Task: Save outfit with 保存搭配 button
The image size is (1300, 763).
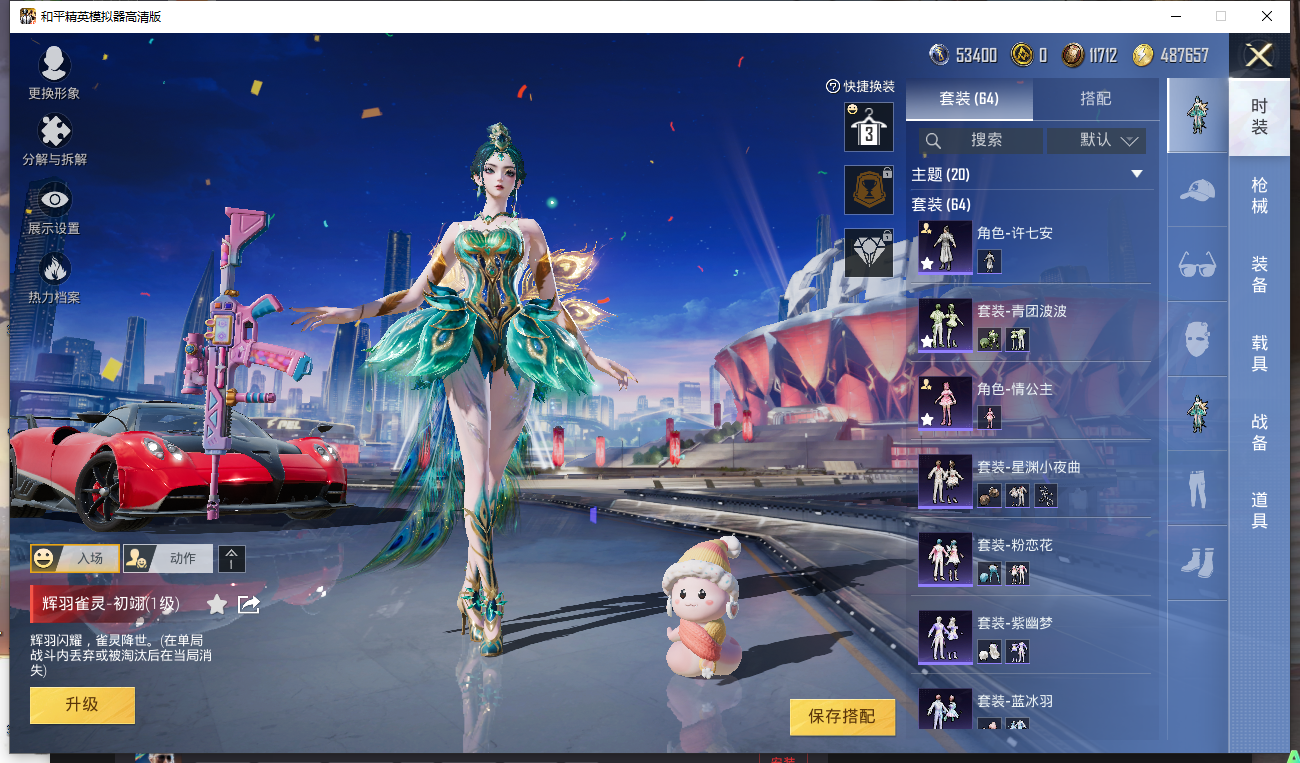Action: (841, 716)
